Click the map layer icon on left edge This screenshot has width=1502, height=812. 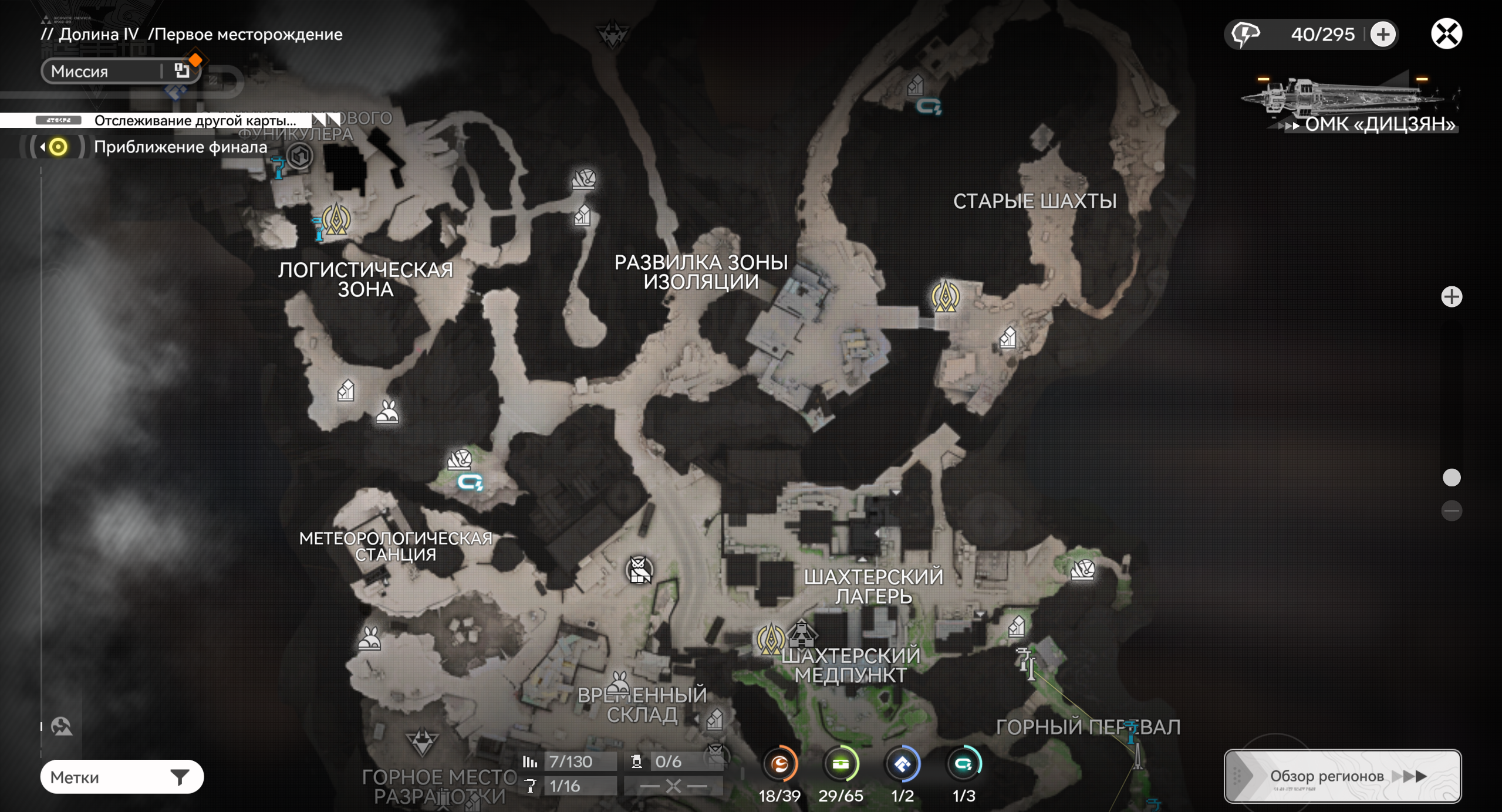click(61, 726)
